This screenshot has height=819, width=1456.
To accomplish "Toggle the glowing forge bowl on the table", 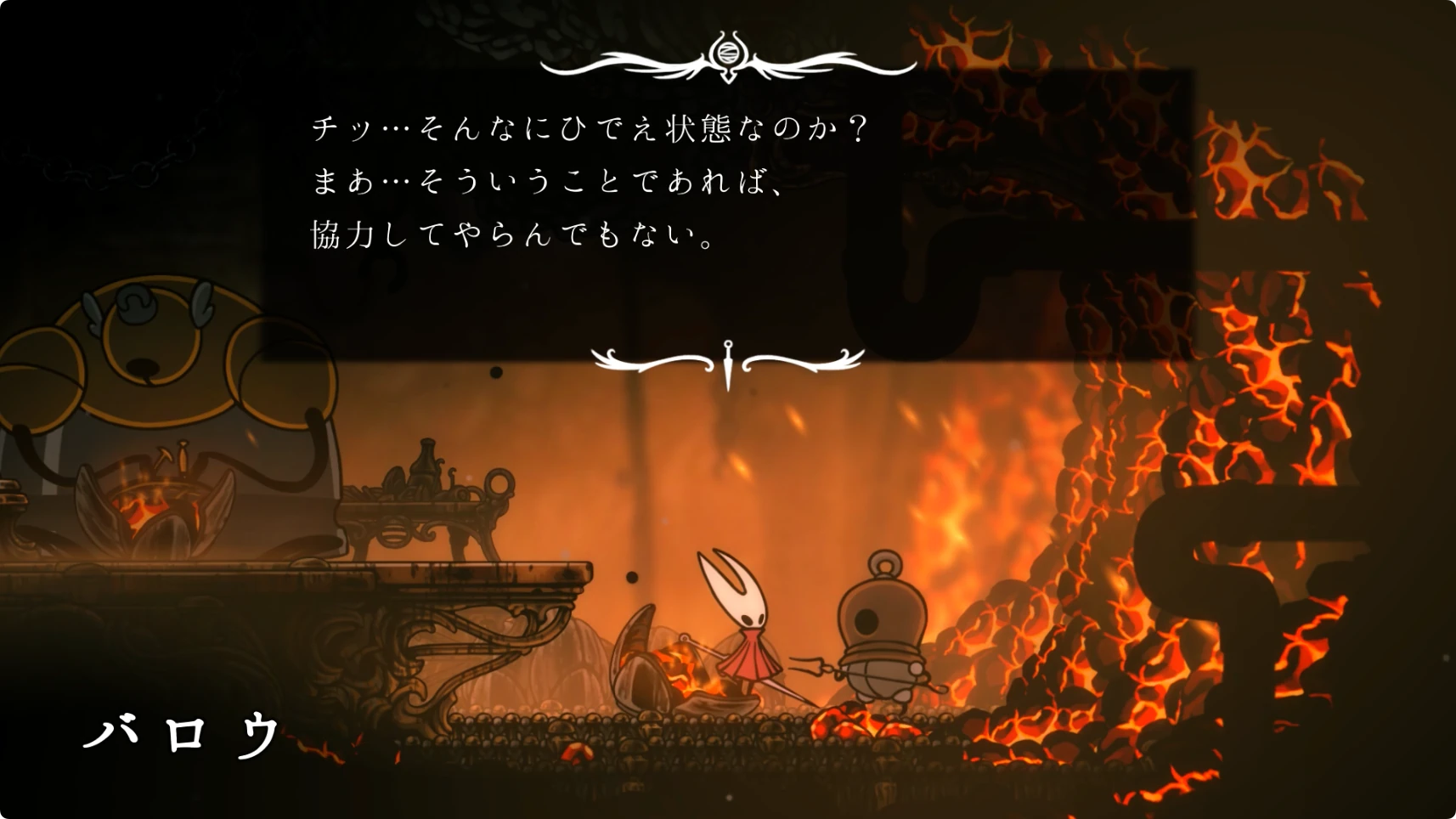I will coord(153,501).
